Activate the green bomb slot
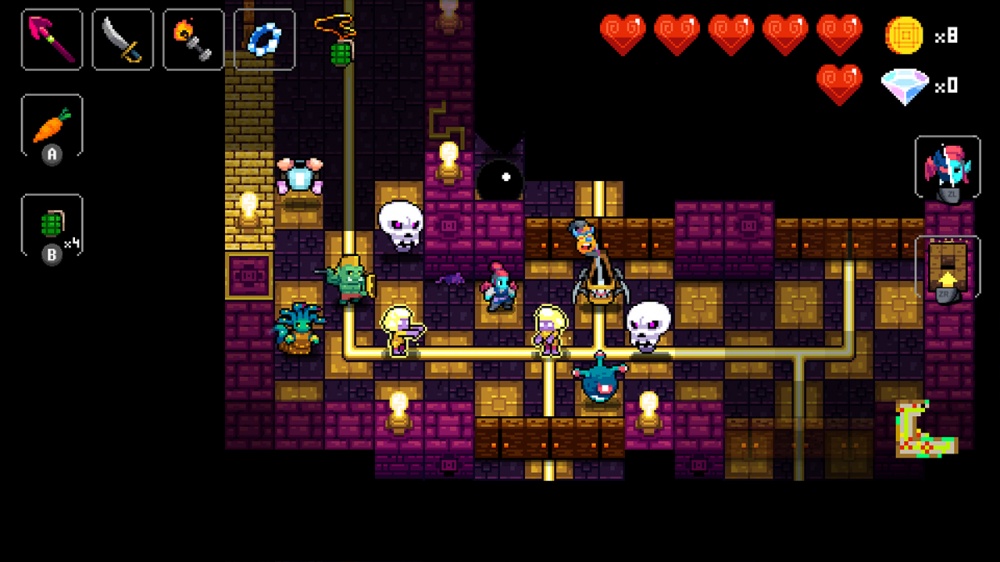1000x562 pixels. pyautogui.click(x=51, y=224)
